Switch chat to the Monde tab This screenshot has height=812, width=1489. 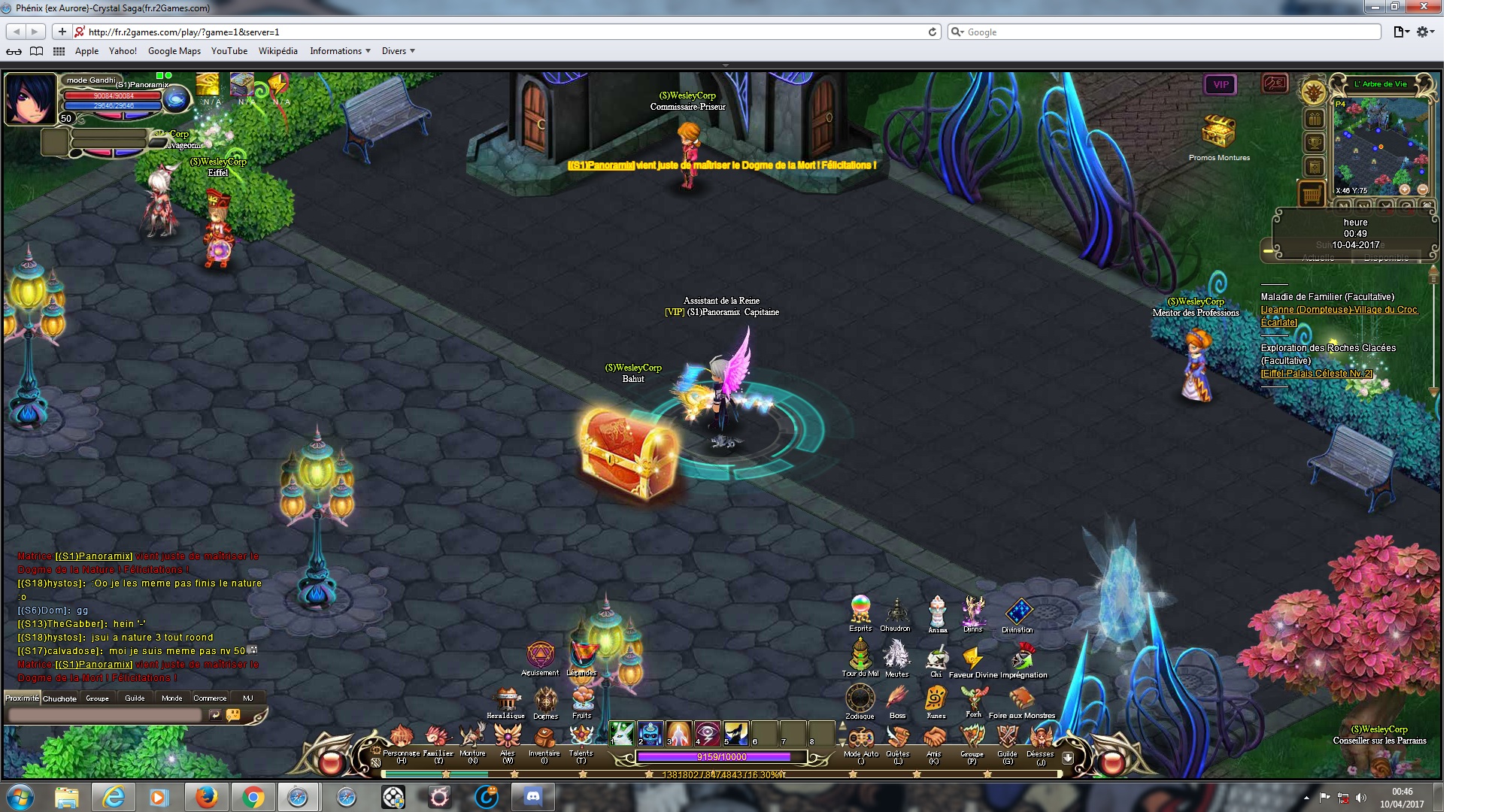172,698
